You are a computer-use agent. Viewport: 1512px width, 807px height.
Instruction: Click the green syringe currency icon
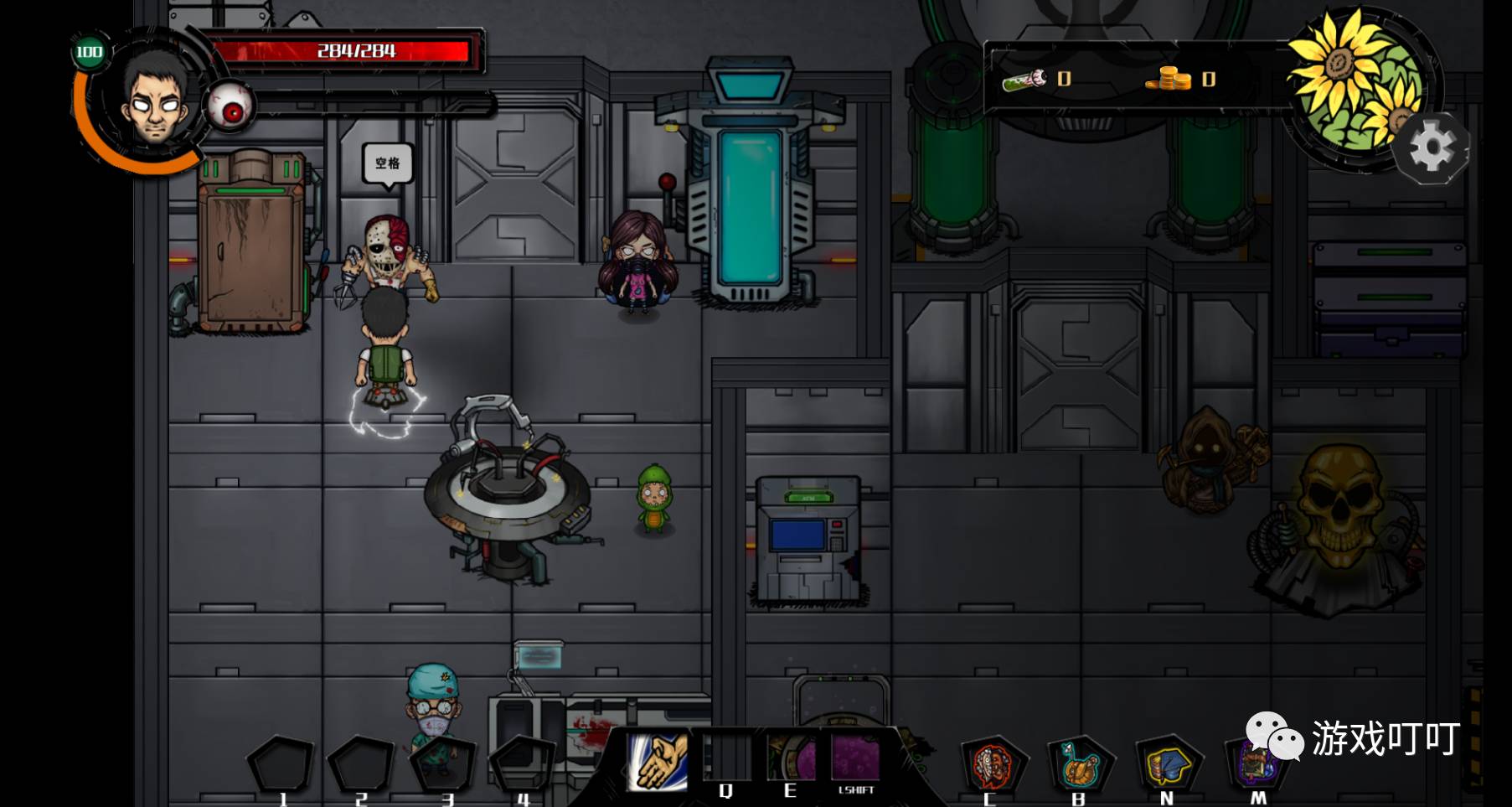pyautogui.click(x=1025, y=80)
